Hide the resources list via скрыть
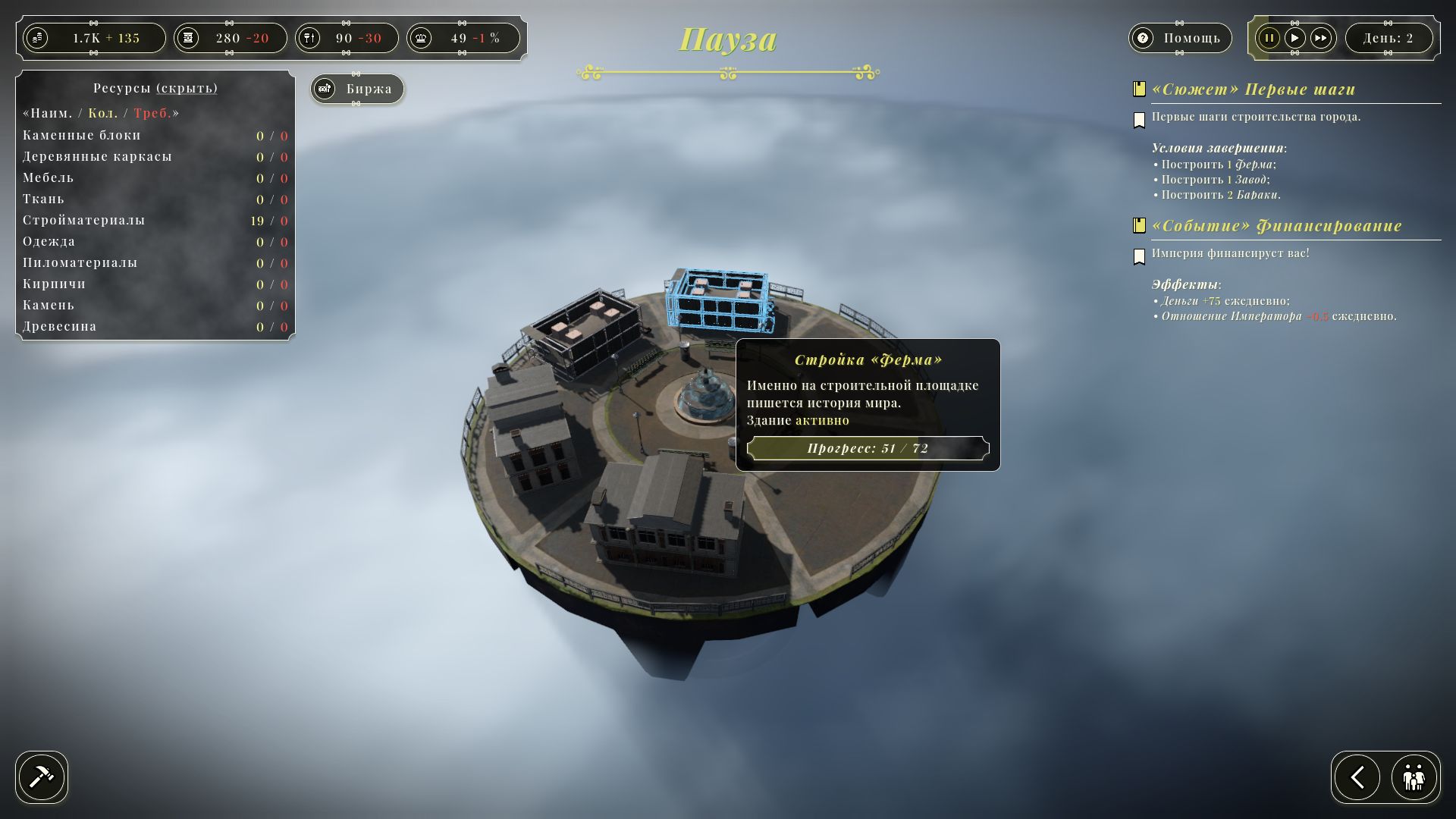This screenshot has width=1456, height=819. [x=187, y=88]
